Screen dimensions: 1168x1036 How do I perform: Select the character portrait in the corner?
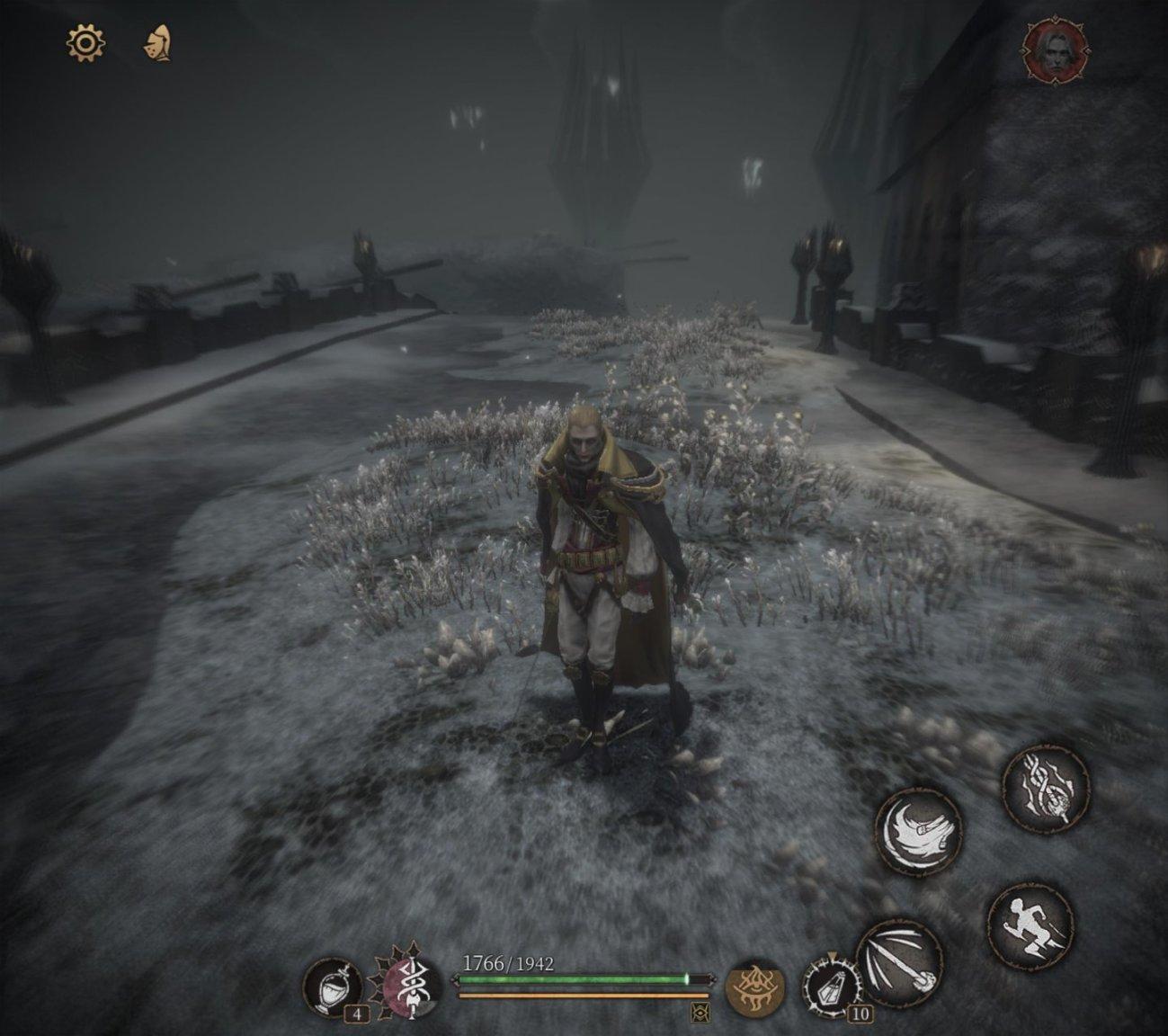click(x=1054, y=49)
